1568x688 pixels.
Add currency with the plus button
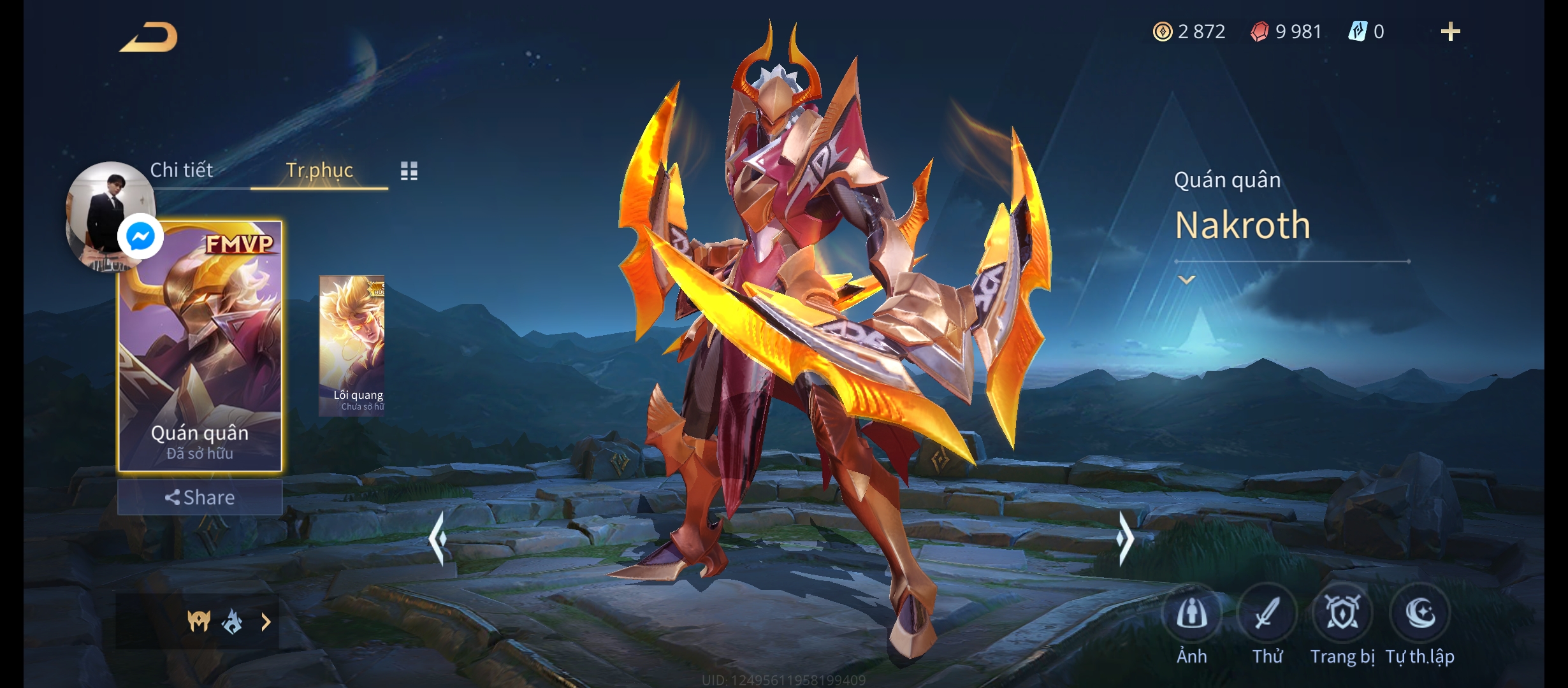(1450, 32)
